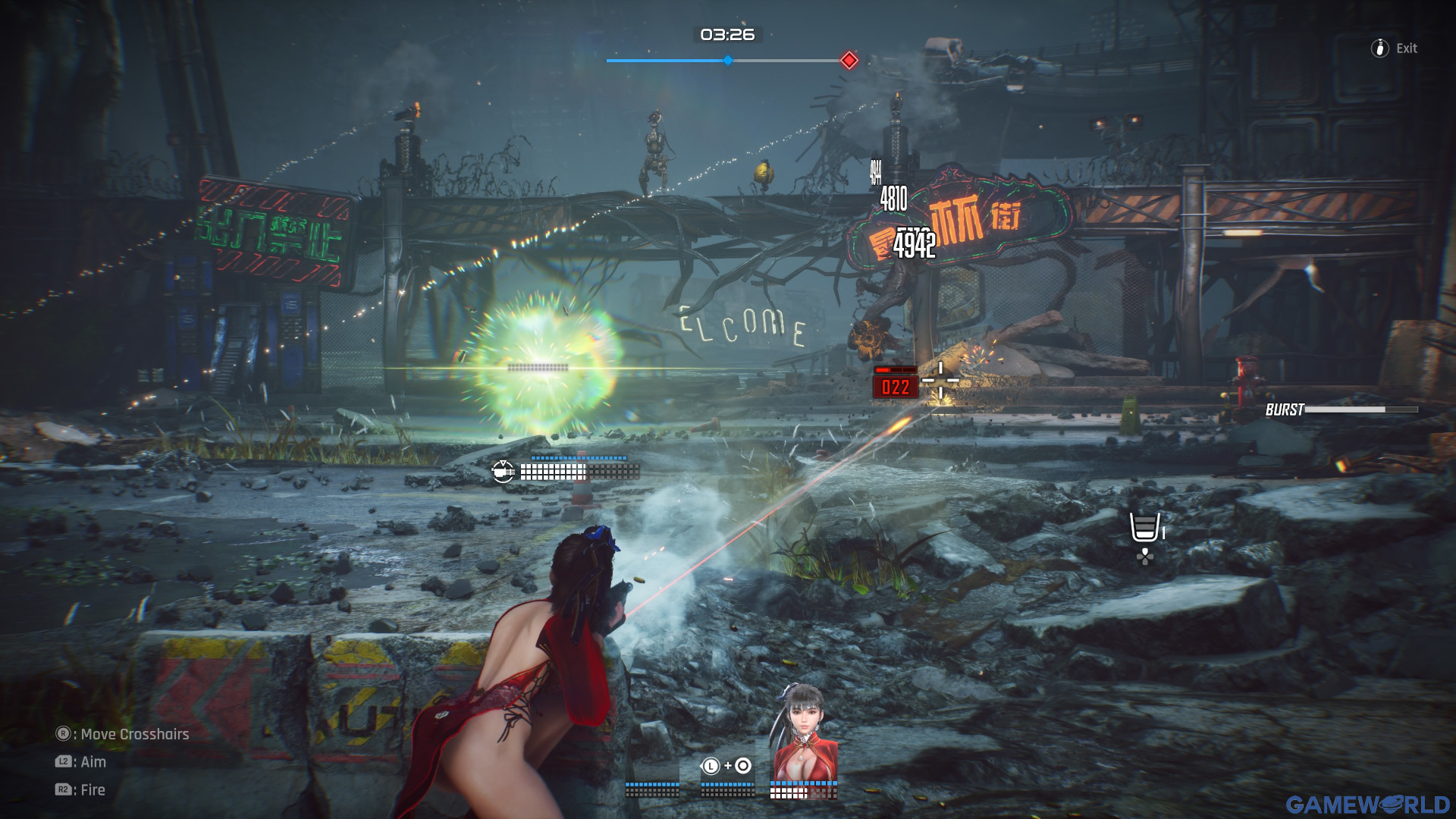Select the character portrait in red dress
Image resolution: width=1456 pixels, height=819 pixels.
click(804, 732)
